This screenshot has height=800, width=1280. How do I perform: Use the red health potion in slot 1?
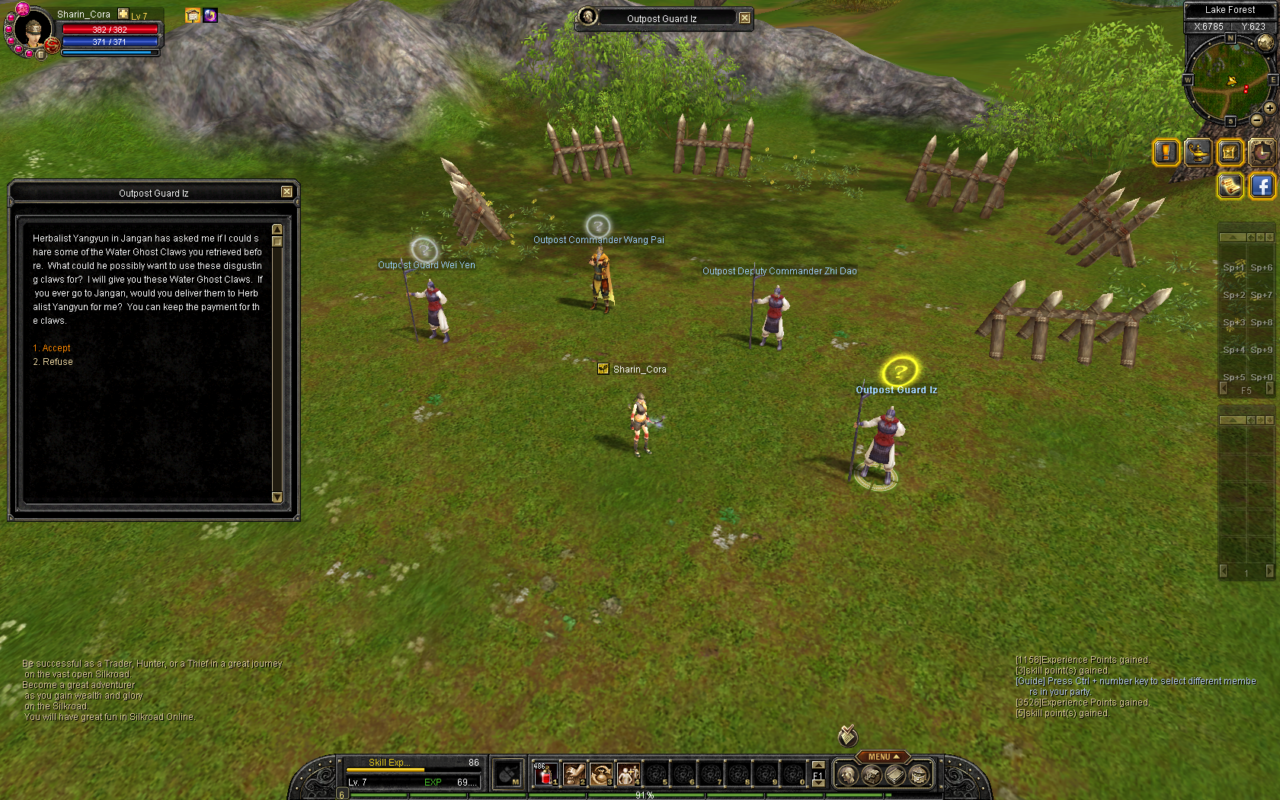click(545, 773)
